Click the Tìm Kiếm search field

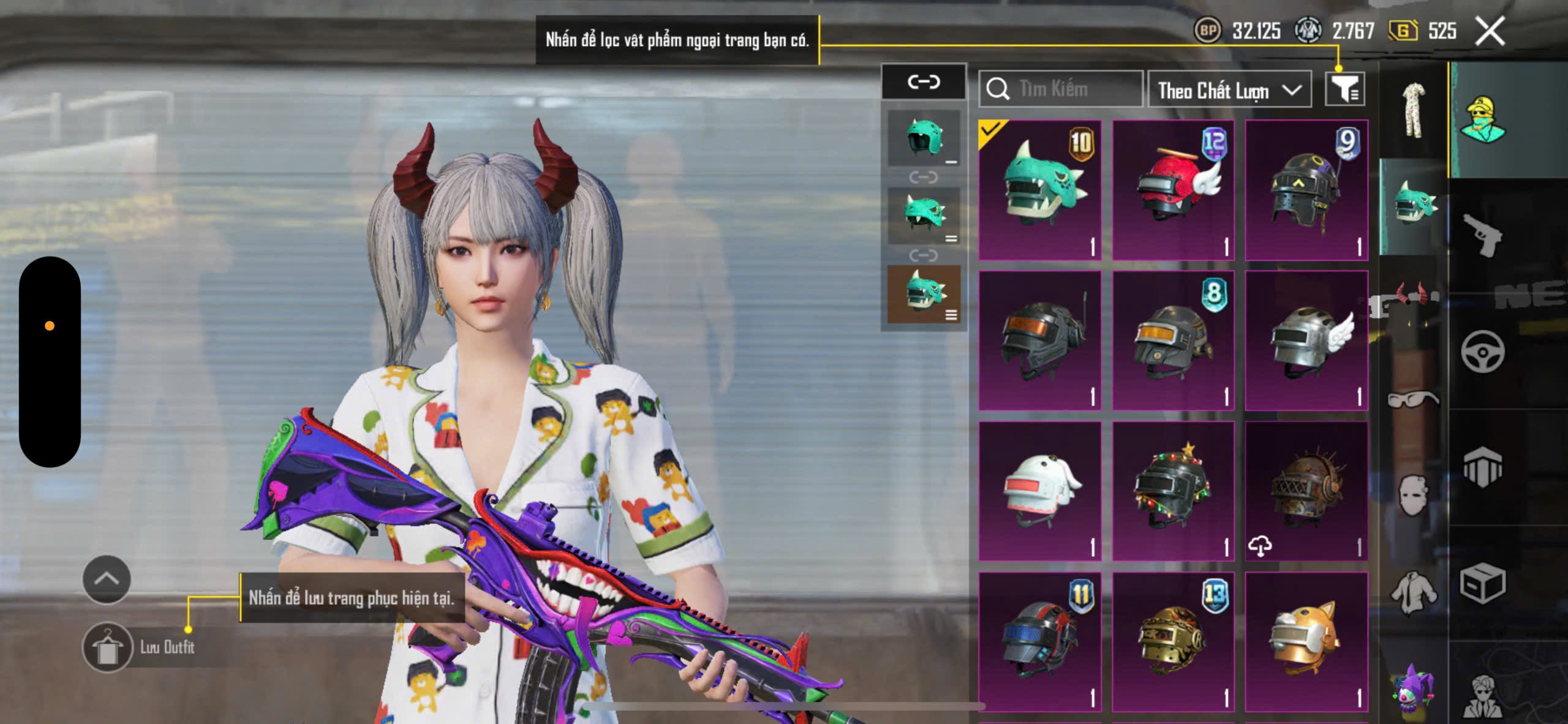pyautogui.click(x=1061, y=89)
